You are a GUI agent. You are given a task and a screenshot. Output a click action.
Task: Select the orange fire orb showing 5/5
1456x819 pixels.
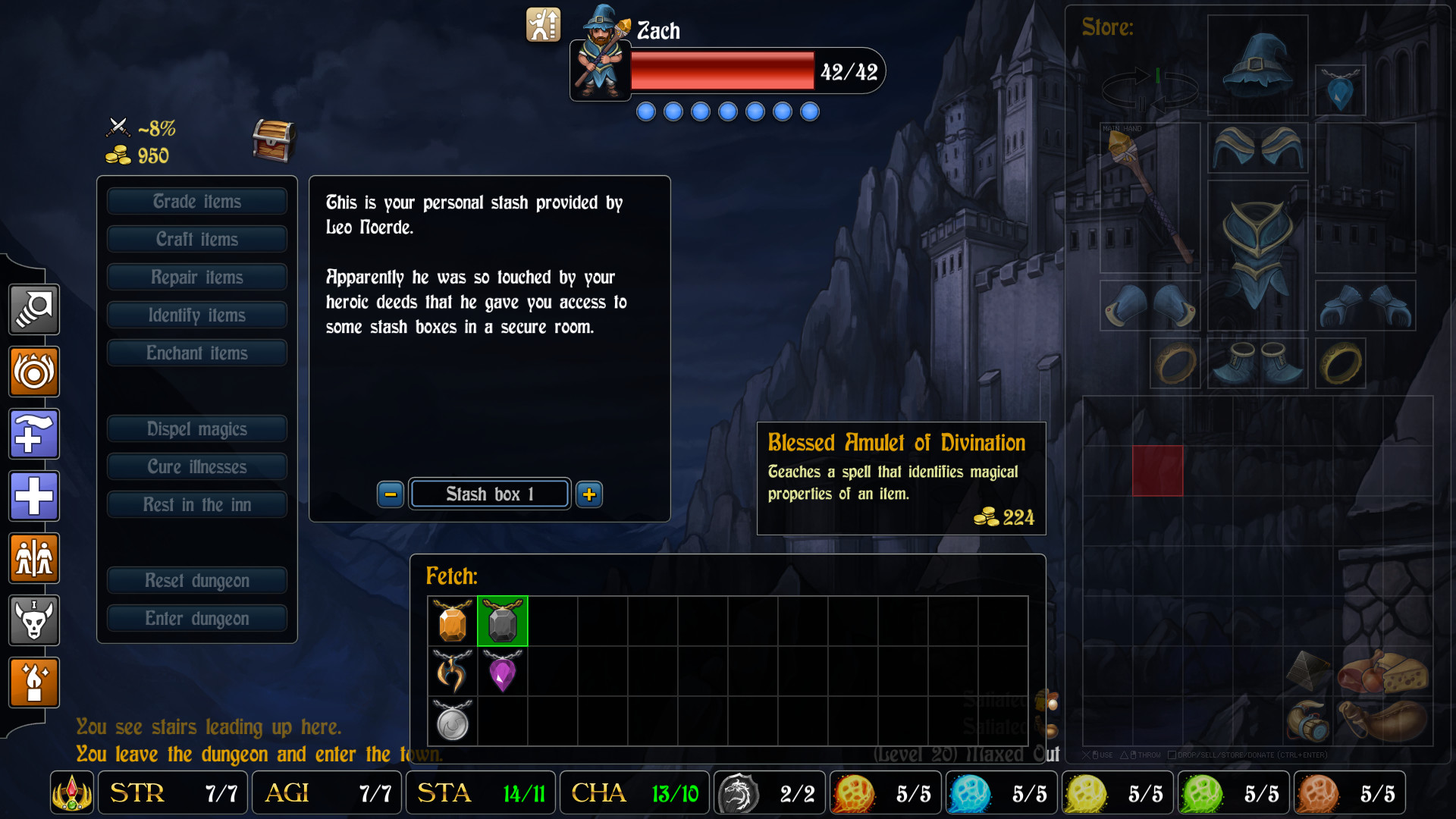(852, 792)
